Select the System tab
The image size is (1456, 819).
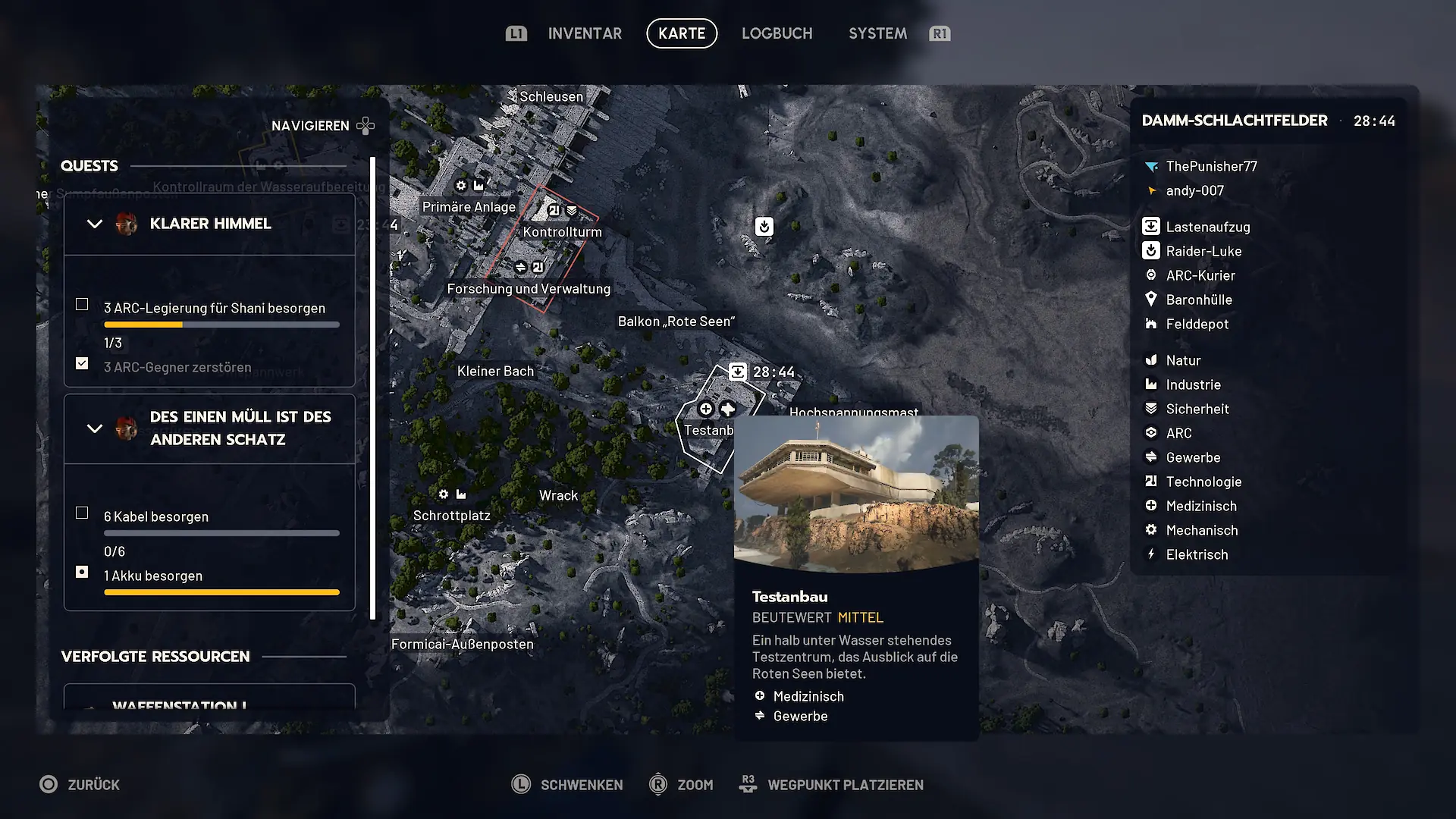(877, 33)
